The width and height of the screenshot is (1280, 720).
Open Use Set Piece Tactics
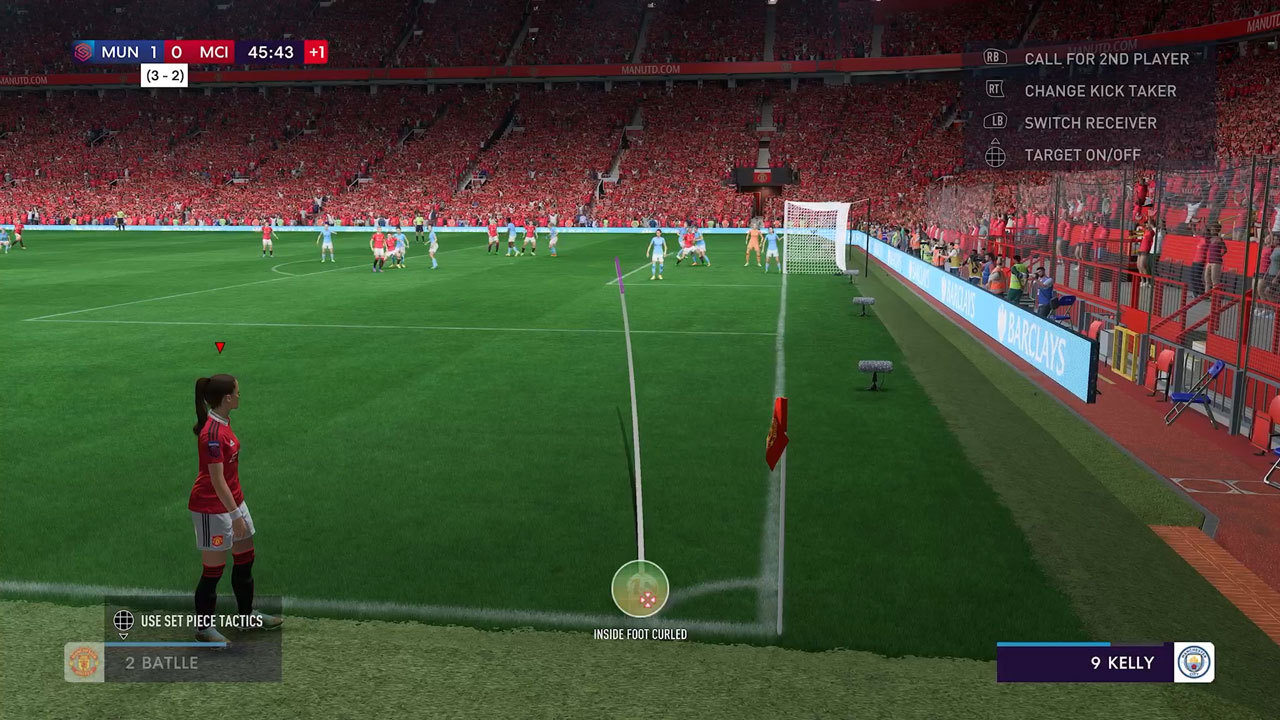click(x=200, y=621)
